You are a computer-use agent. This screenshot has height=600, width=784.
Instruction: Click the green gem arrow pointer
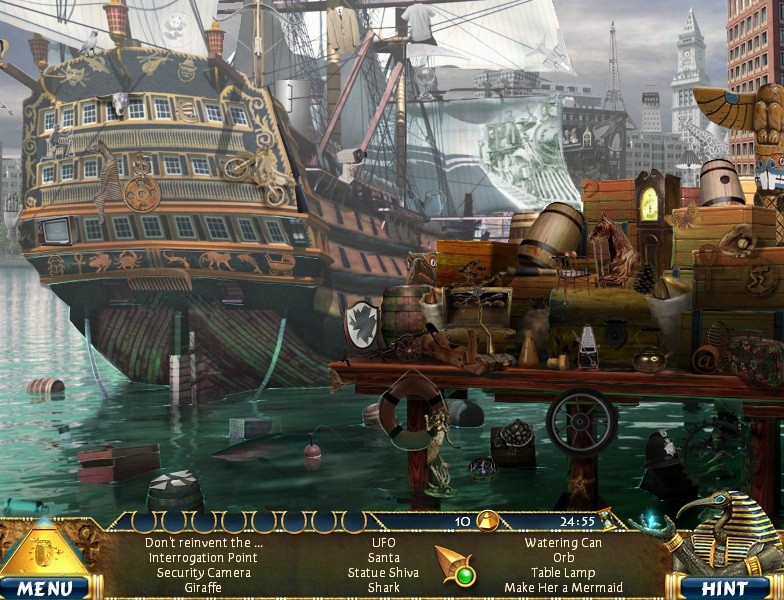454,566
